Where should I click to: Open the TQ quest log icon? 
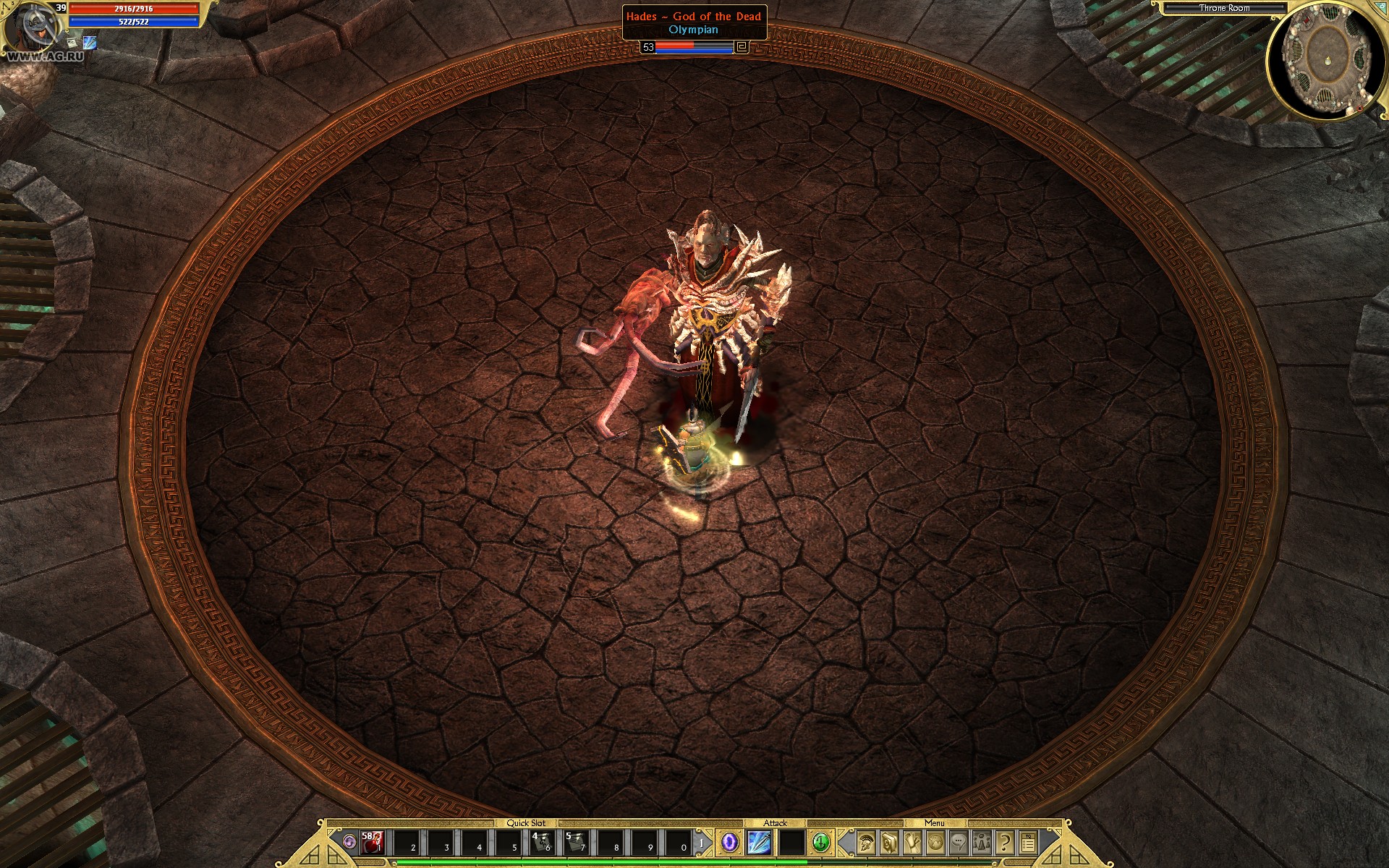coord(1027,843)
